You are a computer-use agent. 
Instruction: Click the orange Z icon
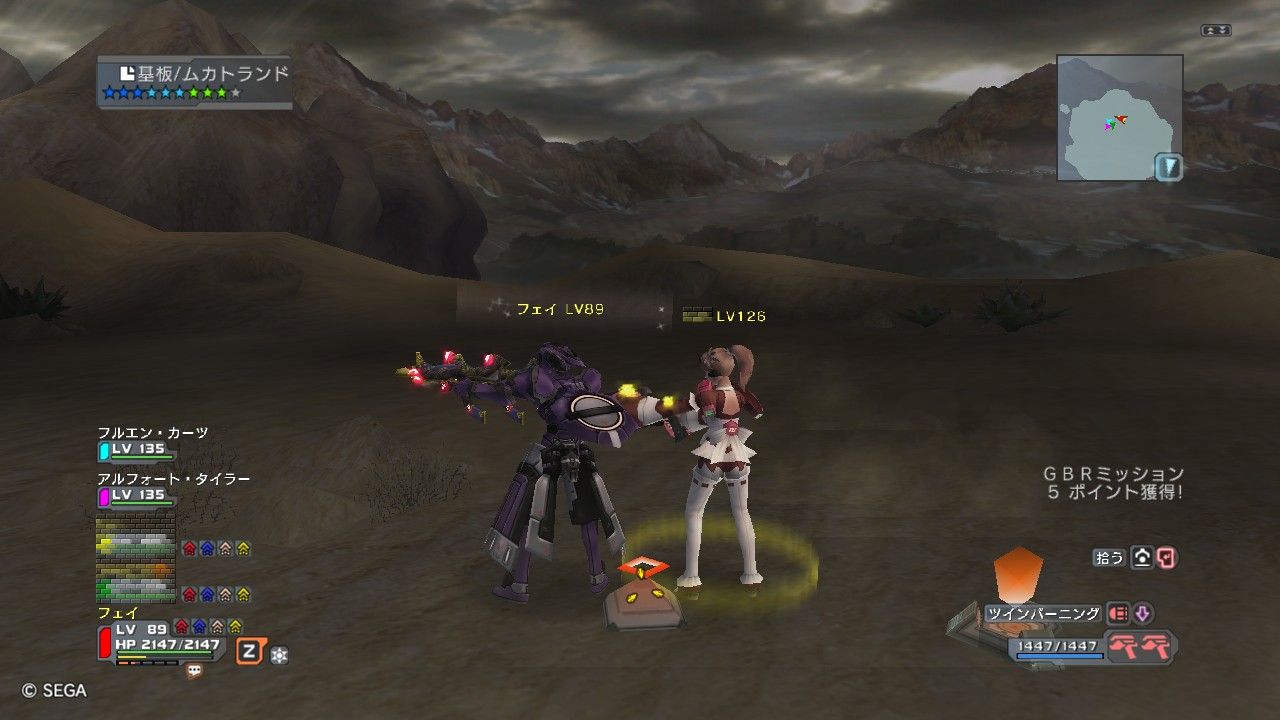coord(250,653)
